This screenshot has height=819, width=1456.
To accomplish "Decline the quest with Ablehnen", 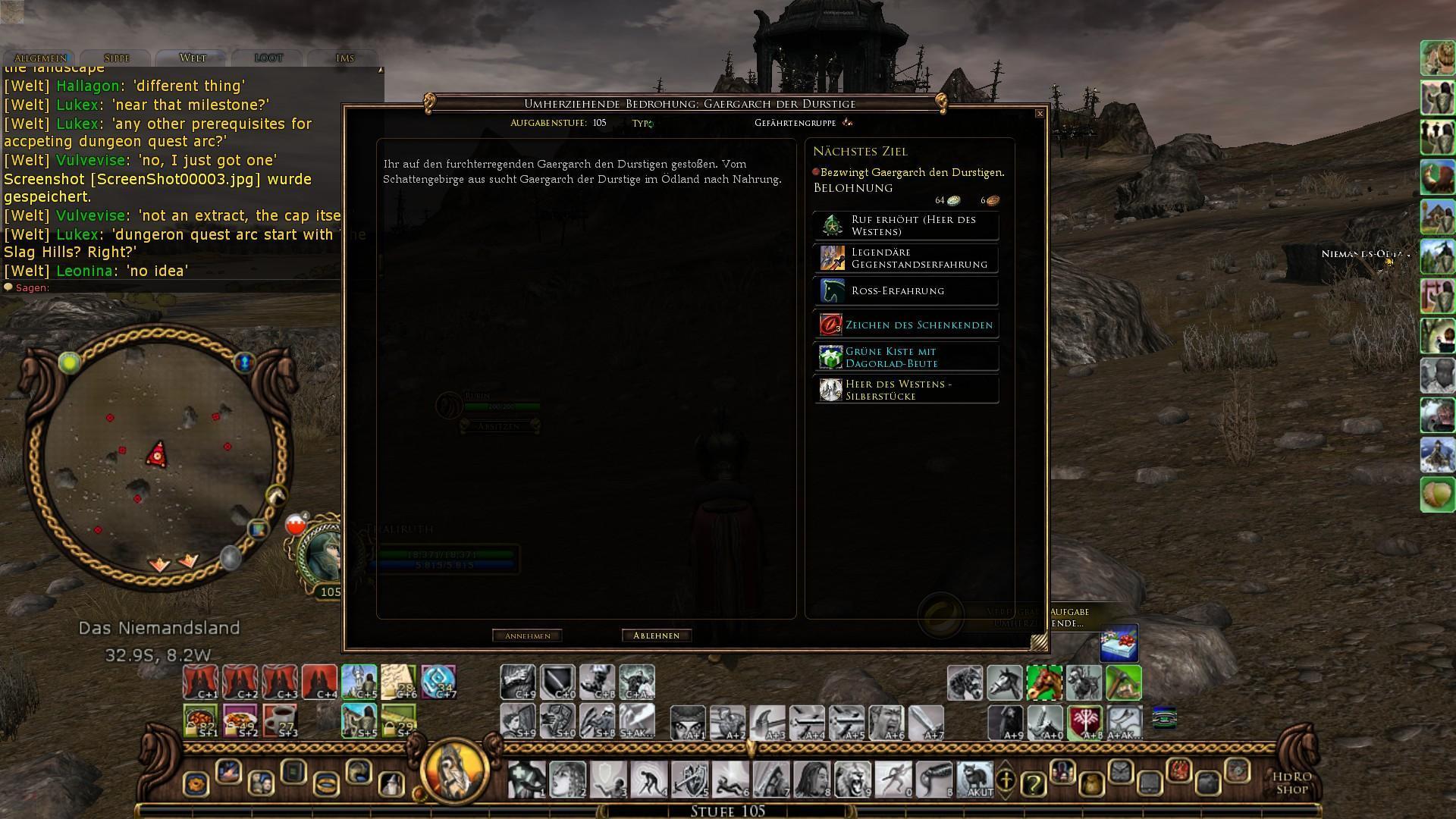I will pos(656,635).
